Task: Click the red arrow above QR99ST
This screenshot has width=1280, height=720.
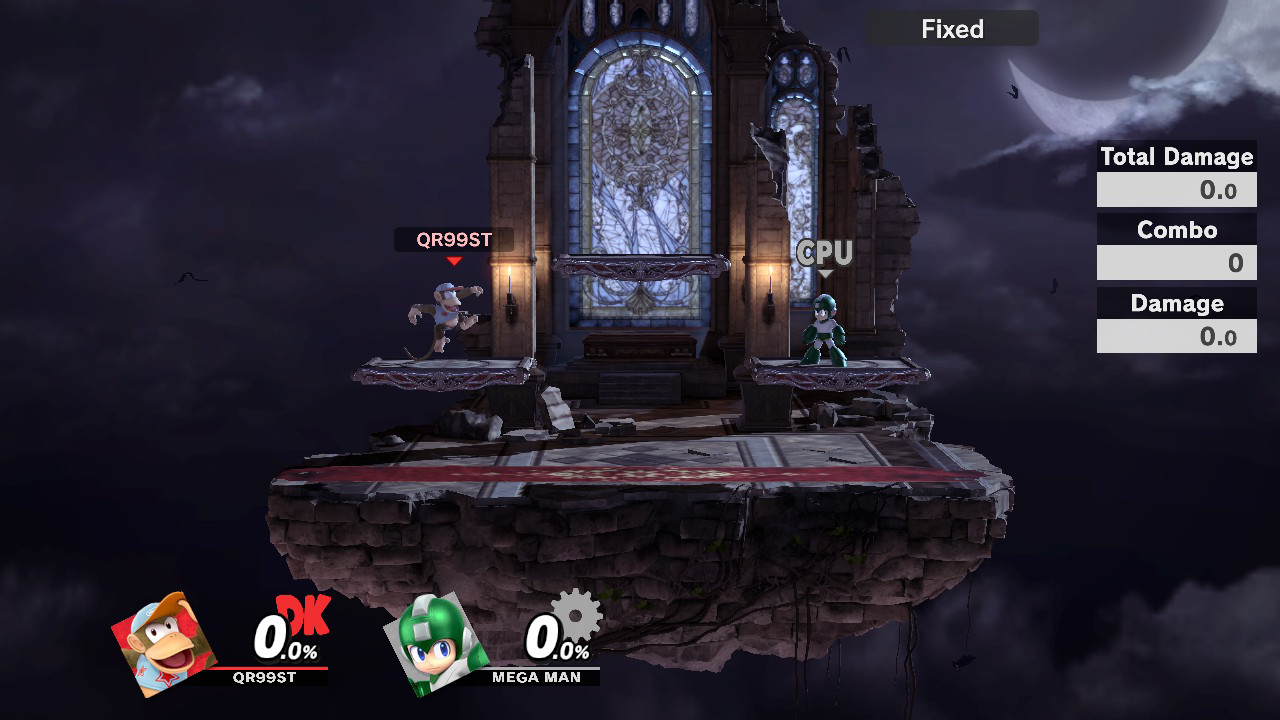Action: (453, 262)
